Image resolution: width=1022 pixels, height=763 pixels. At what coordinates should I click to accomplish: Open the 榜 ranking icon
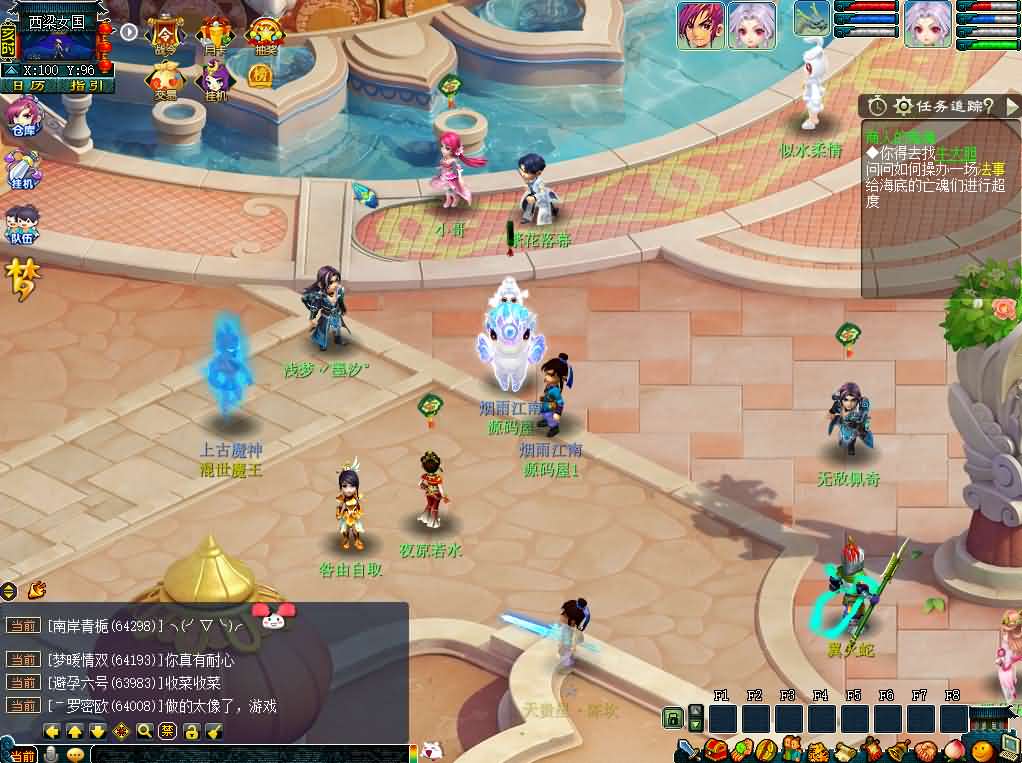coord(260,75)
